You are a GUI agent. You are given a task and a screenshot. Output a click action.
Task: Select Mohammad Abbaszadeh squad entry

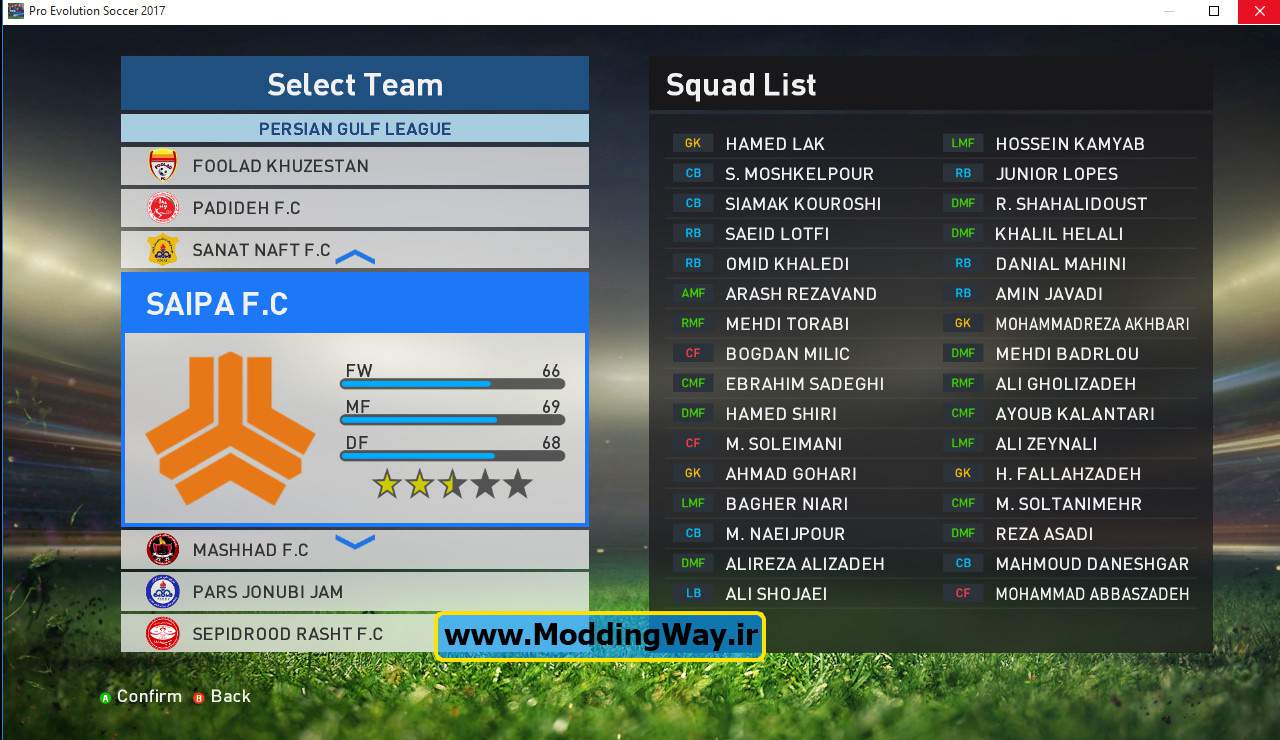1092,594
